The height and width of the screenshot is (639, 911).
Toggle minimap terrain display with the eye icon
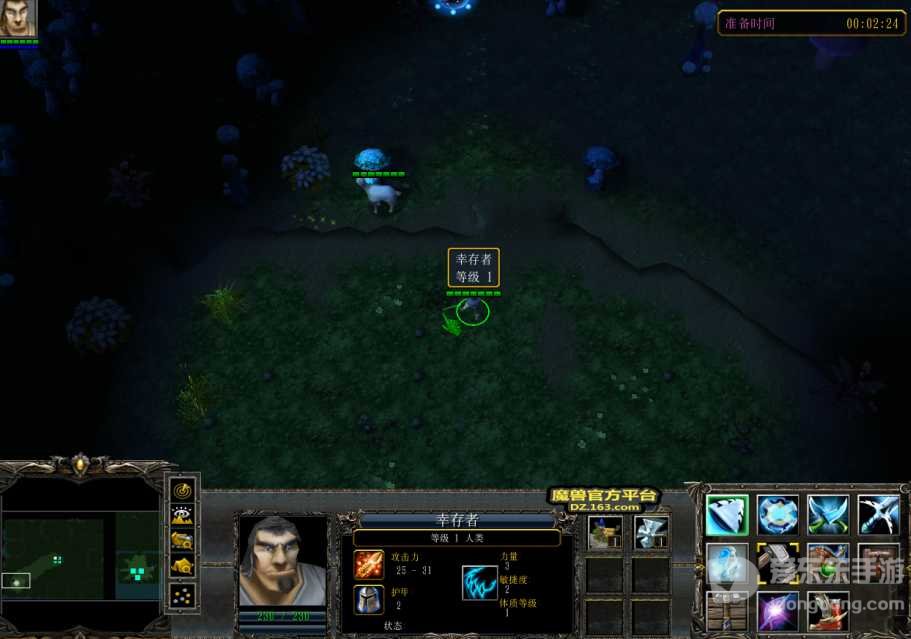[x=182, y=516]
